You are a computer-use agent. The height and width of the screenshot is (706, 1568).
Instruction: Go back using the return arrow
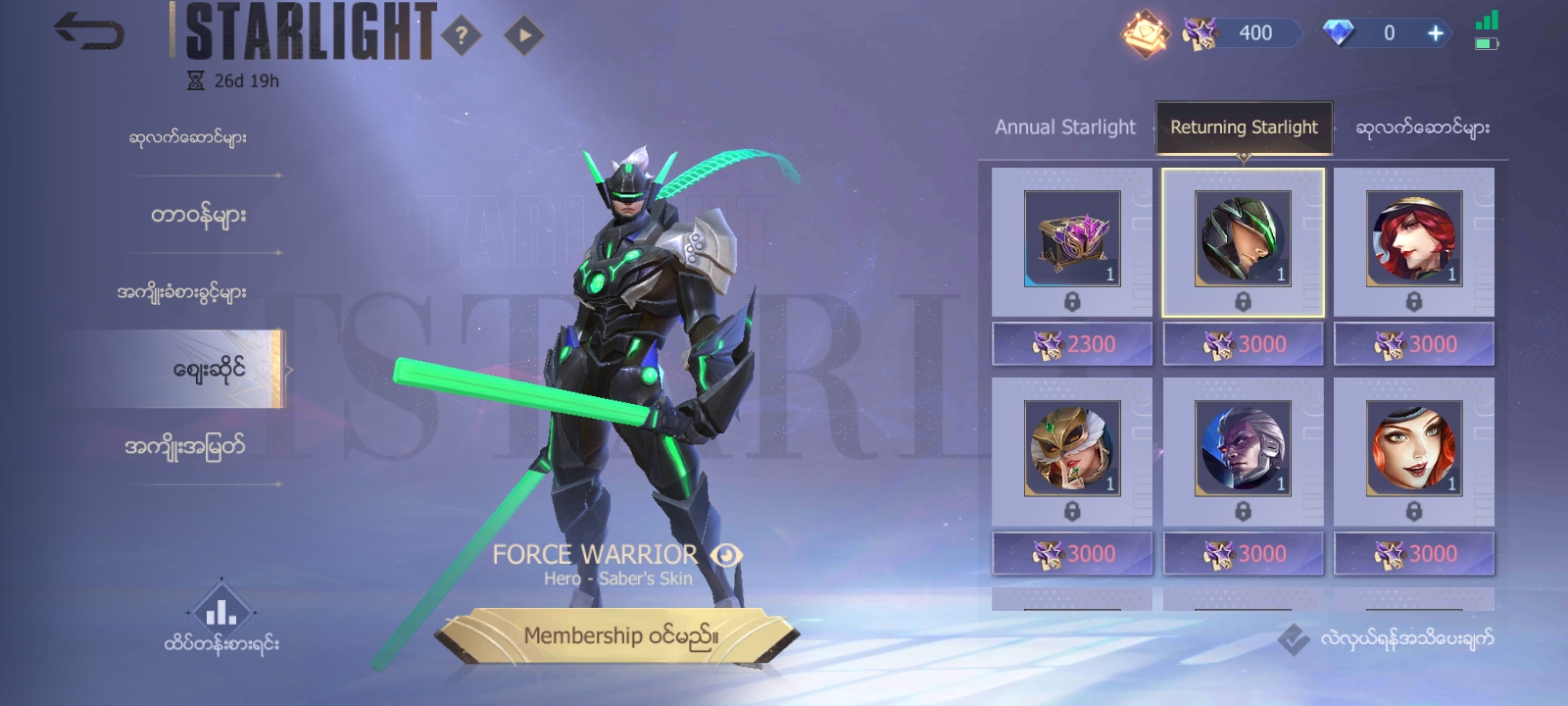[x=88, y=32]
